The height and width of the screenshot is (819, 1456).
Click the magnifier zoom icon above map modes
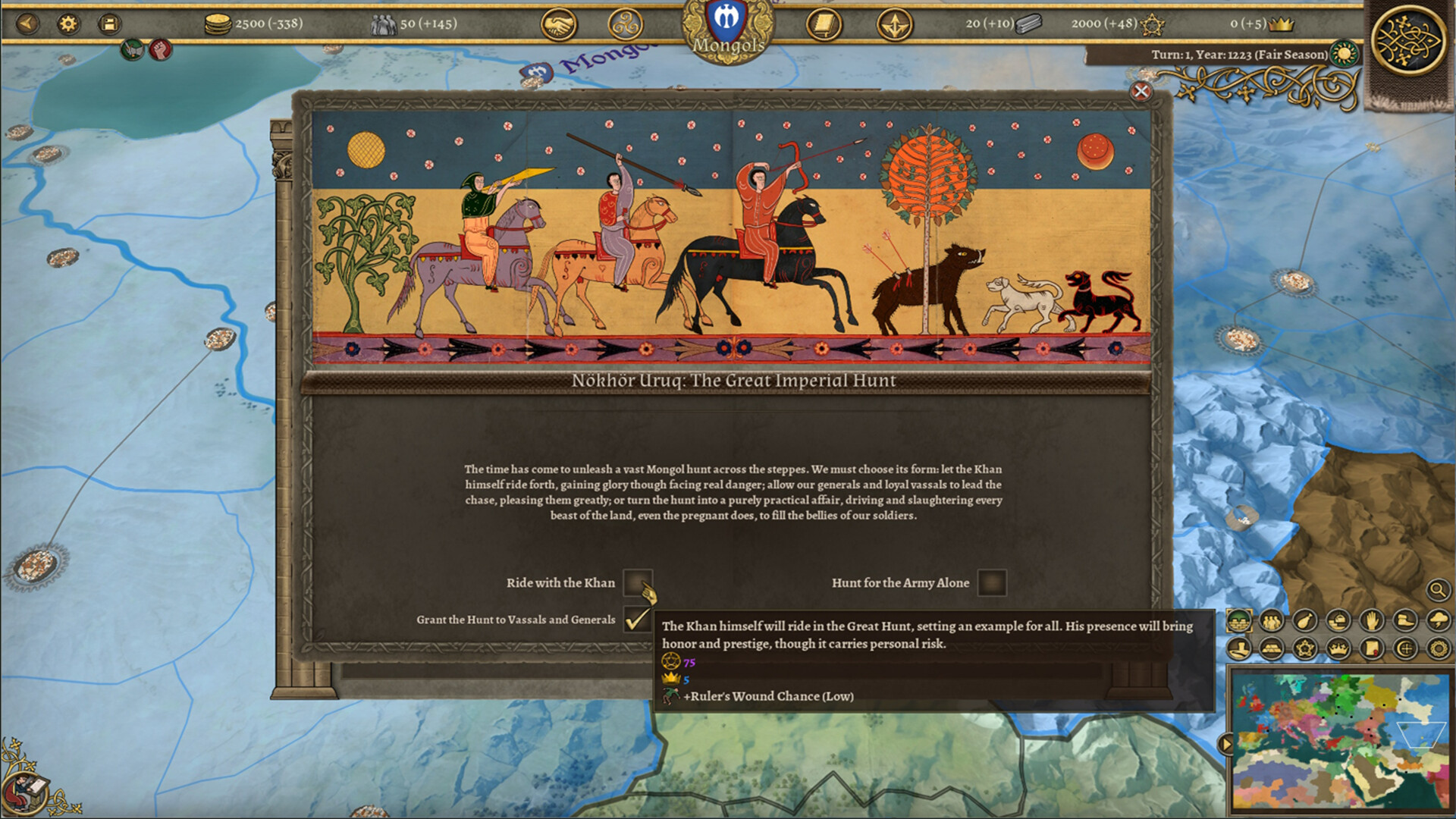click(x=1439, y=591)
